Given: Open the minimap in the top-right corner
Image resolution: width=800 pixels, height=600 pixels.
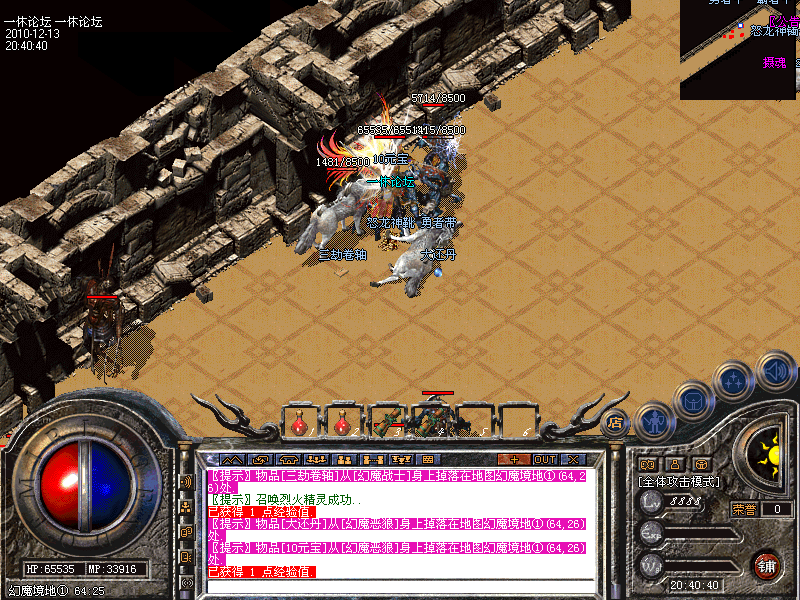Looking at the screenshot, I should (740, 50).
